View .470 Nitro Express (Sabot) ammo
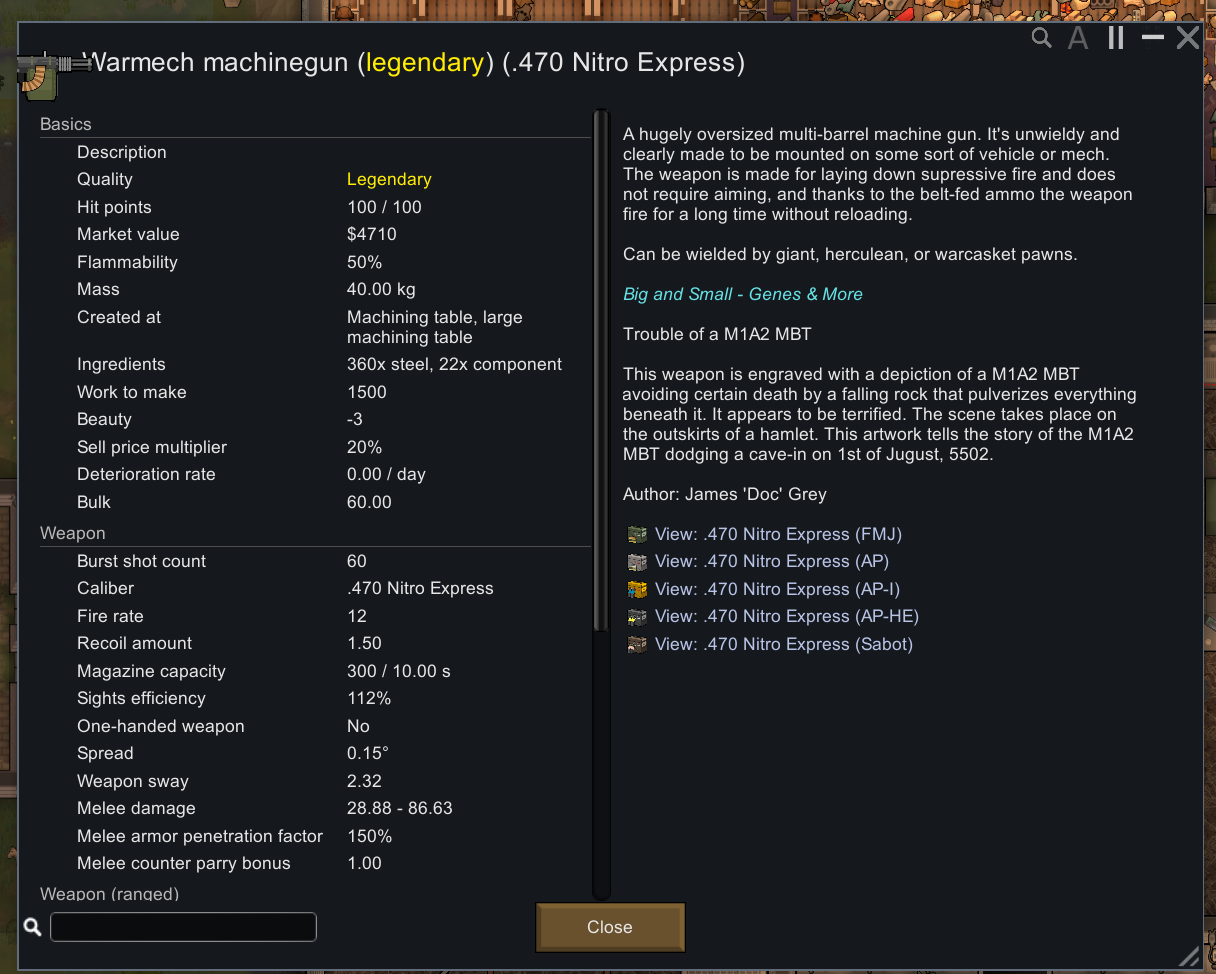Screen dimensions: 1216x974 click(783, 644)
